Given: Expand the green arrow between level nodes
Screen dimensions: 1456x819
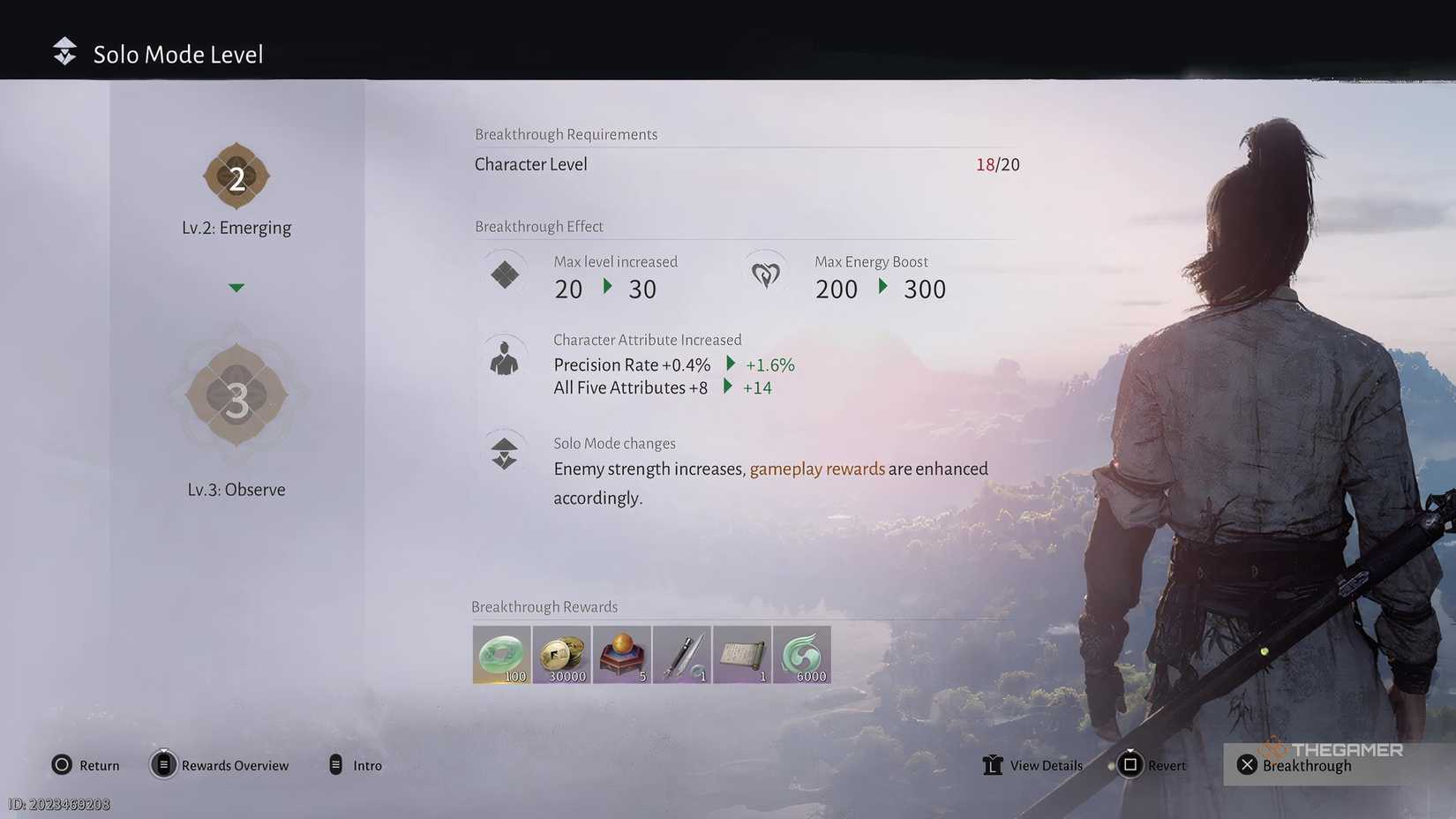Looking at the screenshot, I should [x=236, y=287].
